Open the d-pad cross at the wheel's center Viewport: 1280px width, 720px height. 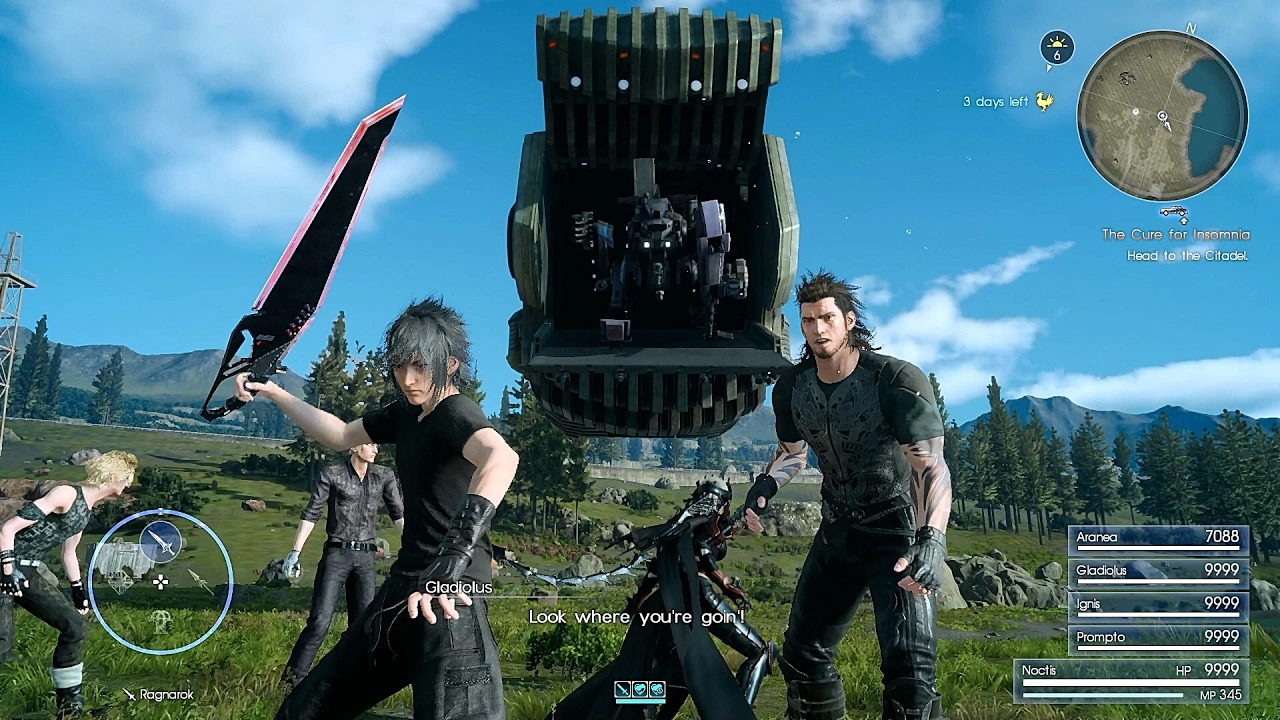coord(160,582)
